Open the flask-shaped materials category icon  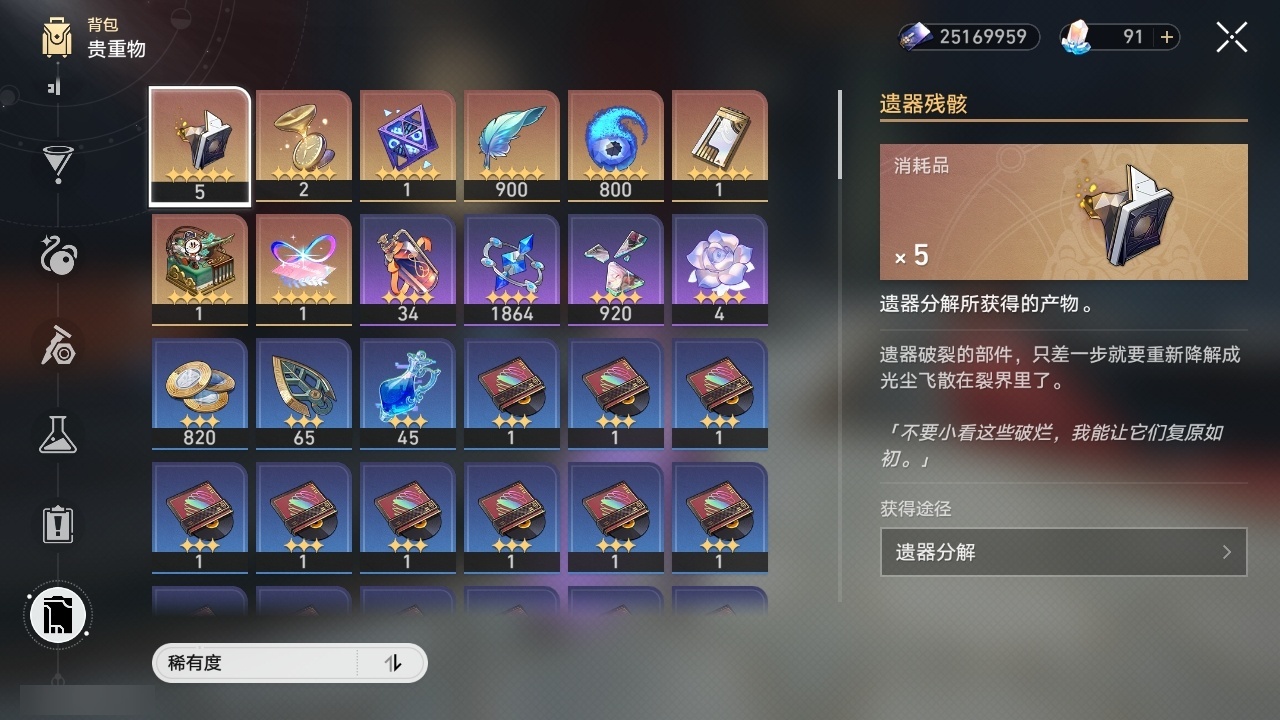point(57,435)
